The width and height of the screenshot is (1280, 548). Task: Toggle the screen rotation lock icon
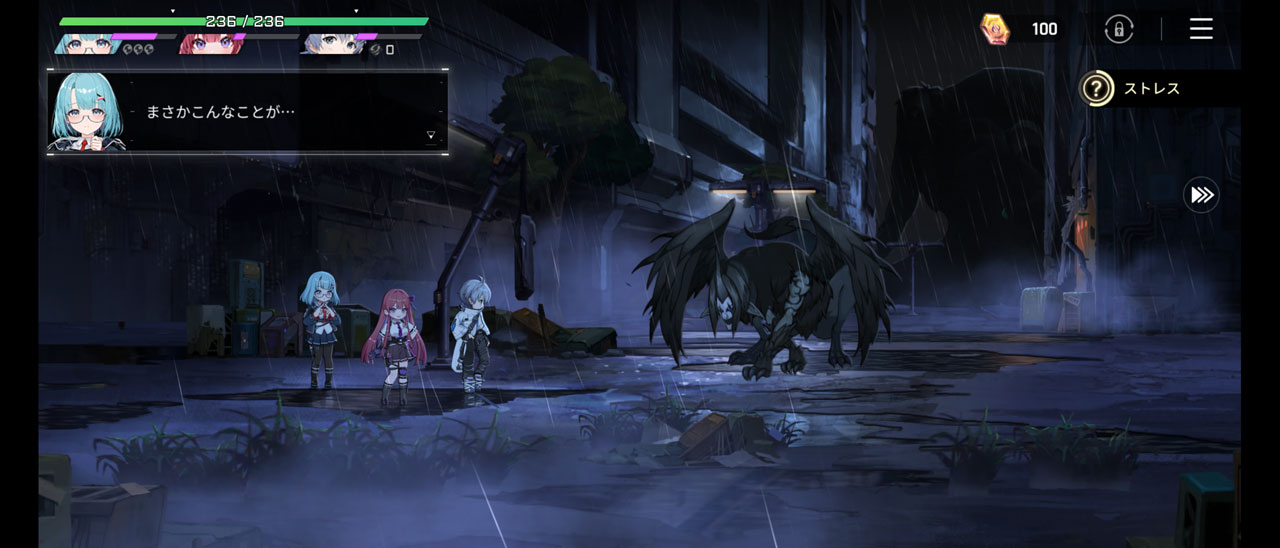point(1119,29)
